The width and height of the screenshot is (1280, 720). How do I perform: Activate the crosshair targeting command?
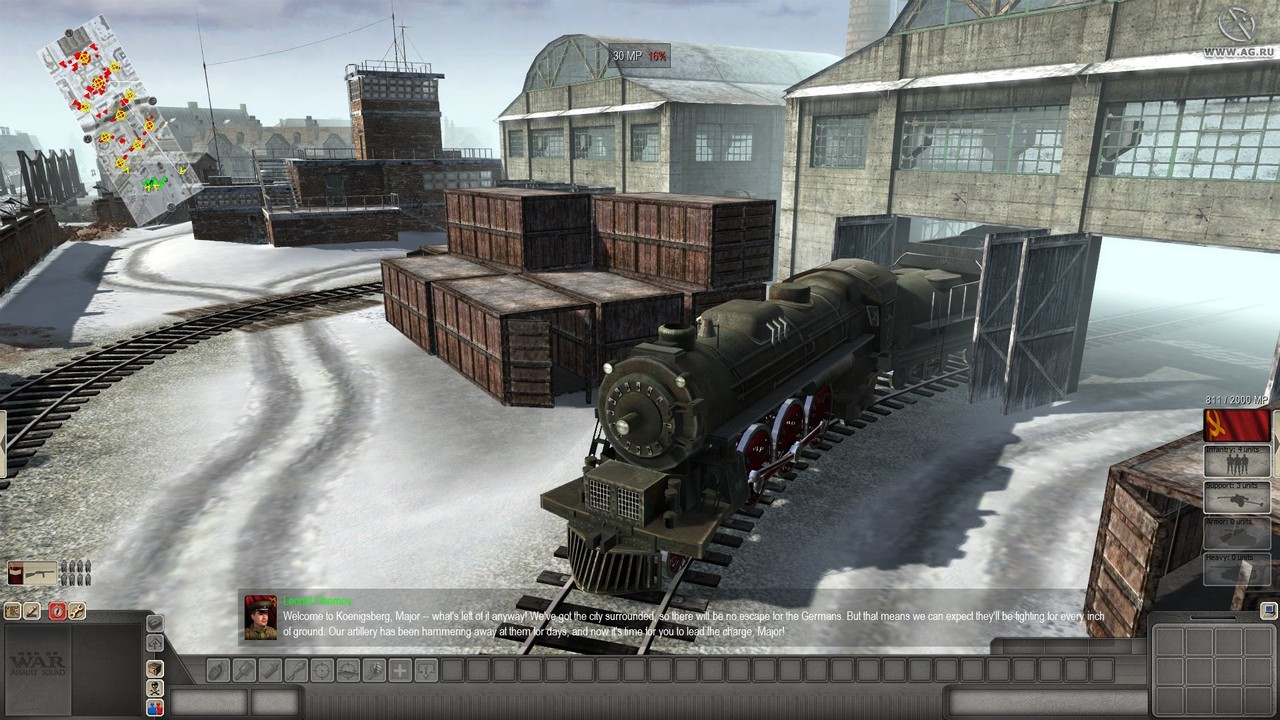coord(321,670)
